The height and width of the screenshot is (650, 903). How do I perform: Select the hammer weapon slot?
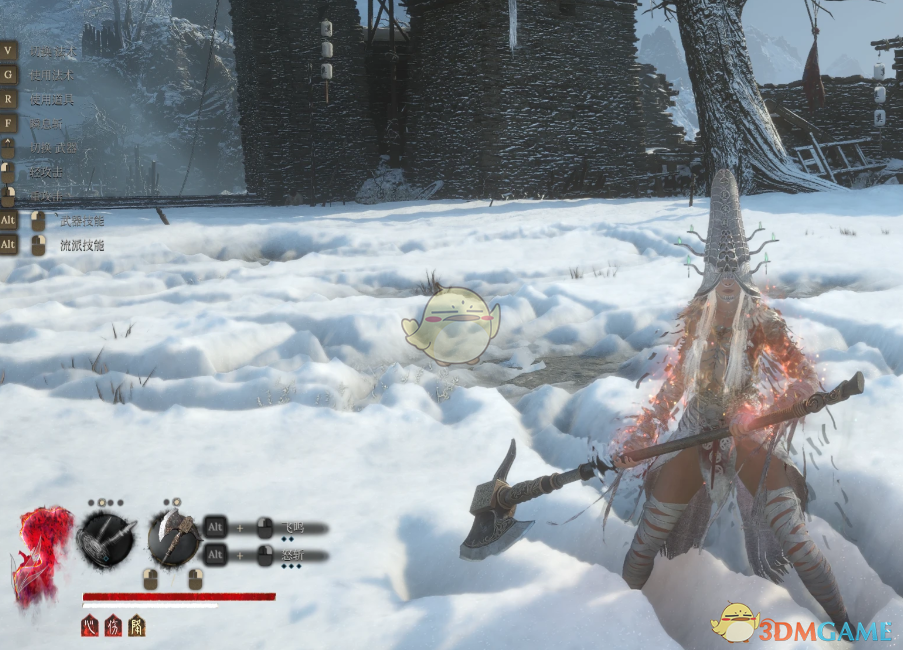point(106,540)
